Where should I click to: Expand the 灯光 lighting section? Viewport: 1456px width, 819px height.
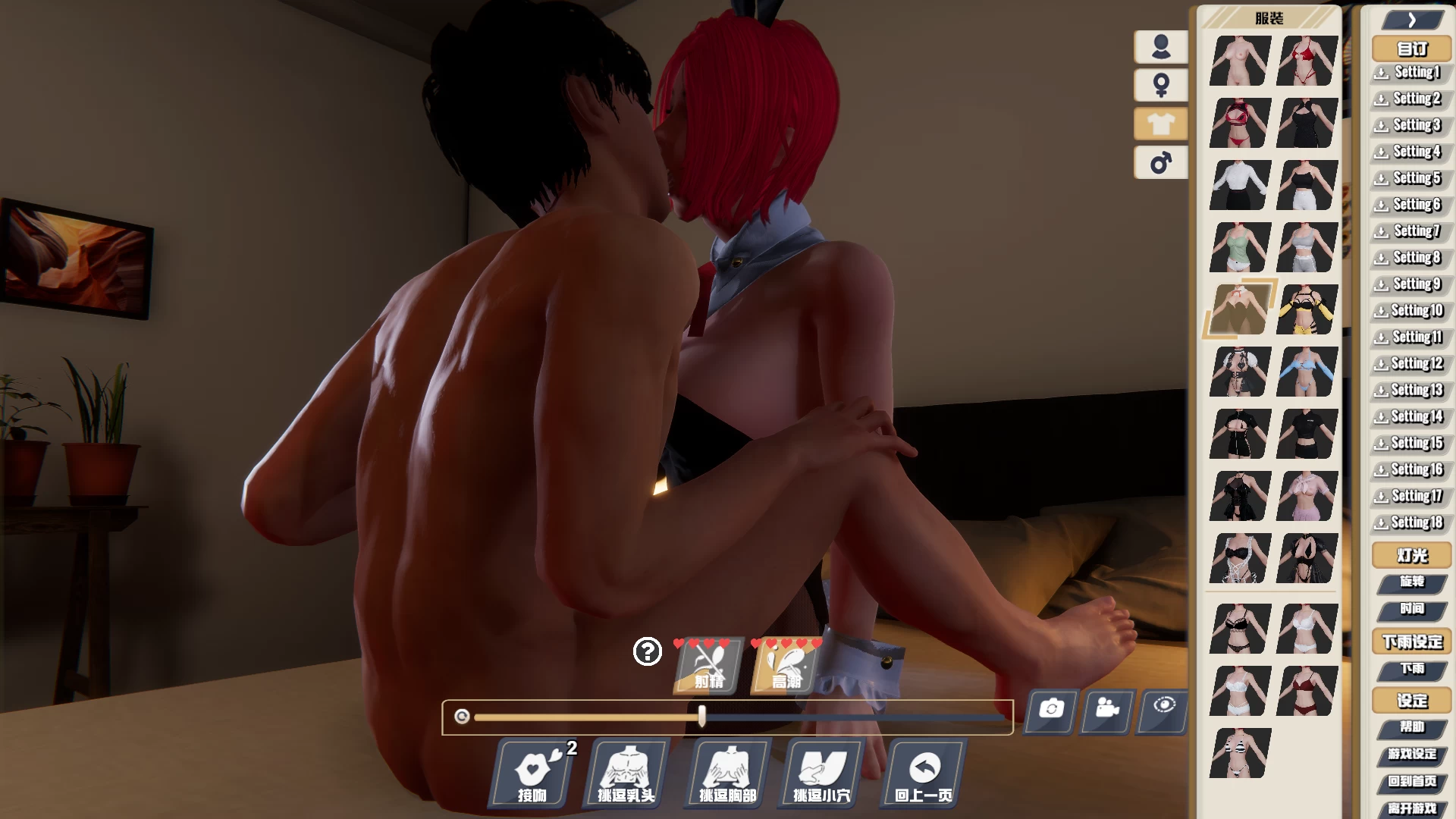point(1410,555)
